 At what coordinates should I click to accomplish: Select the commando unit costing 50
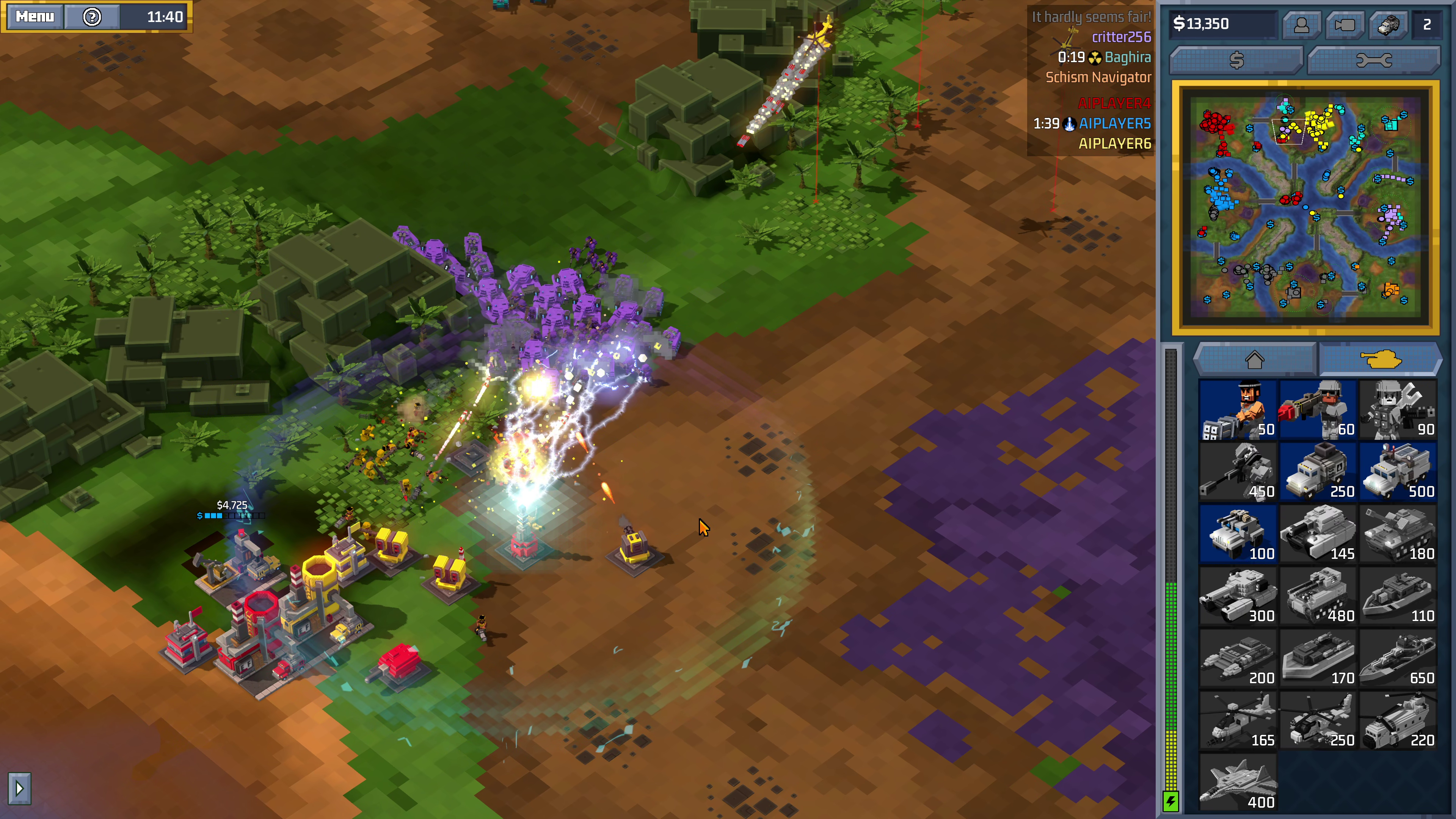click(x=1239, y=410)
